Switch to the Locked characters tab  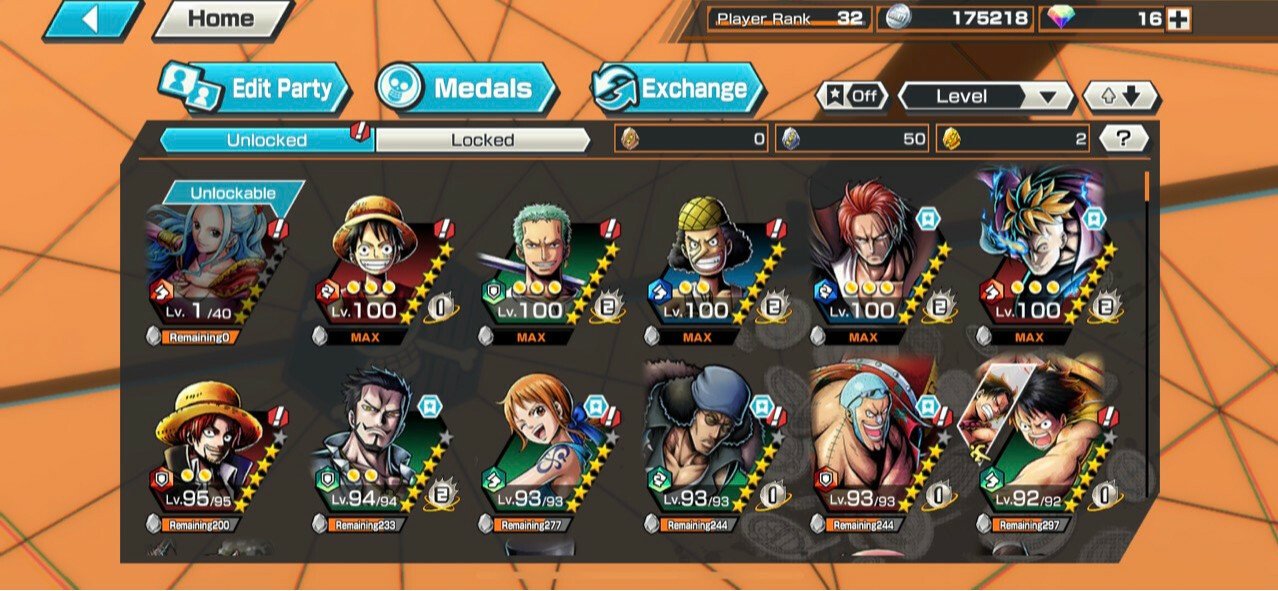pyautogui.click(x=482, y=140)
